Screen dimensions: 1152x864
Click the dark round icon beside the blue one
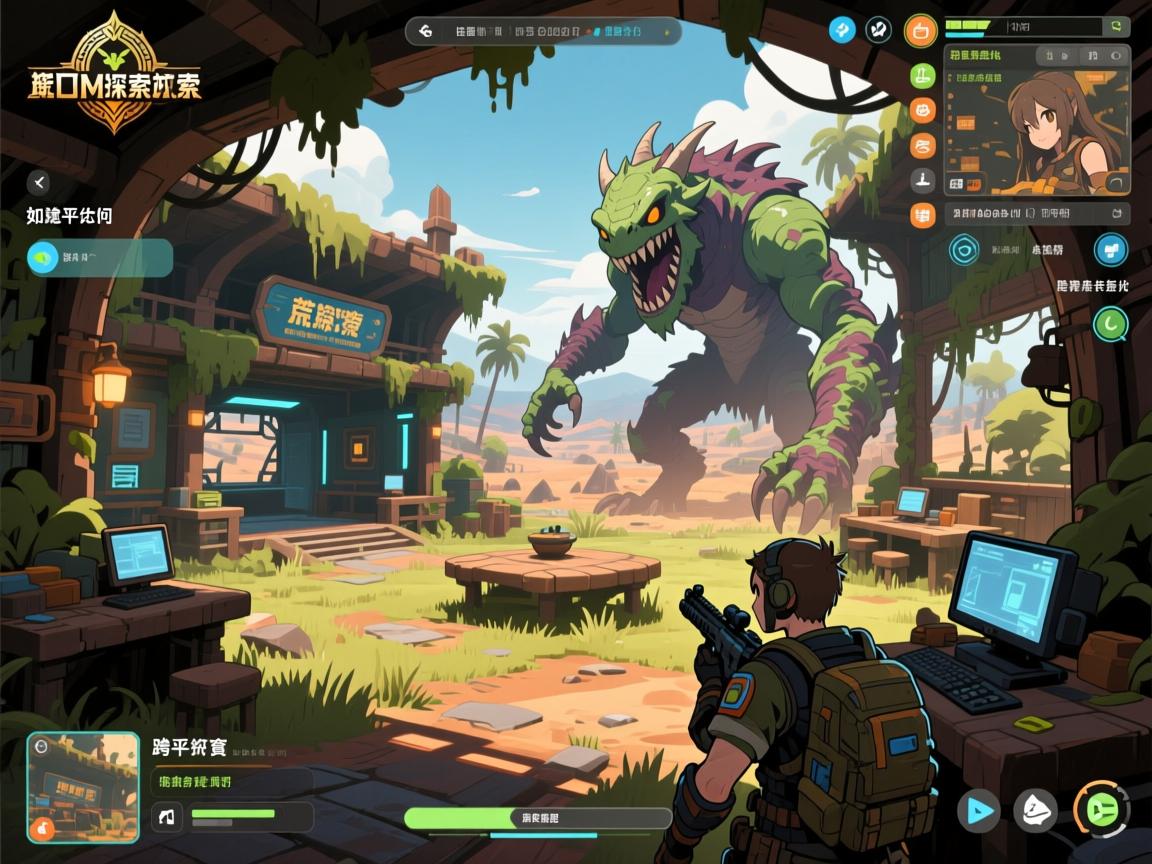(878, 30)
